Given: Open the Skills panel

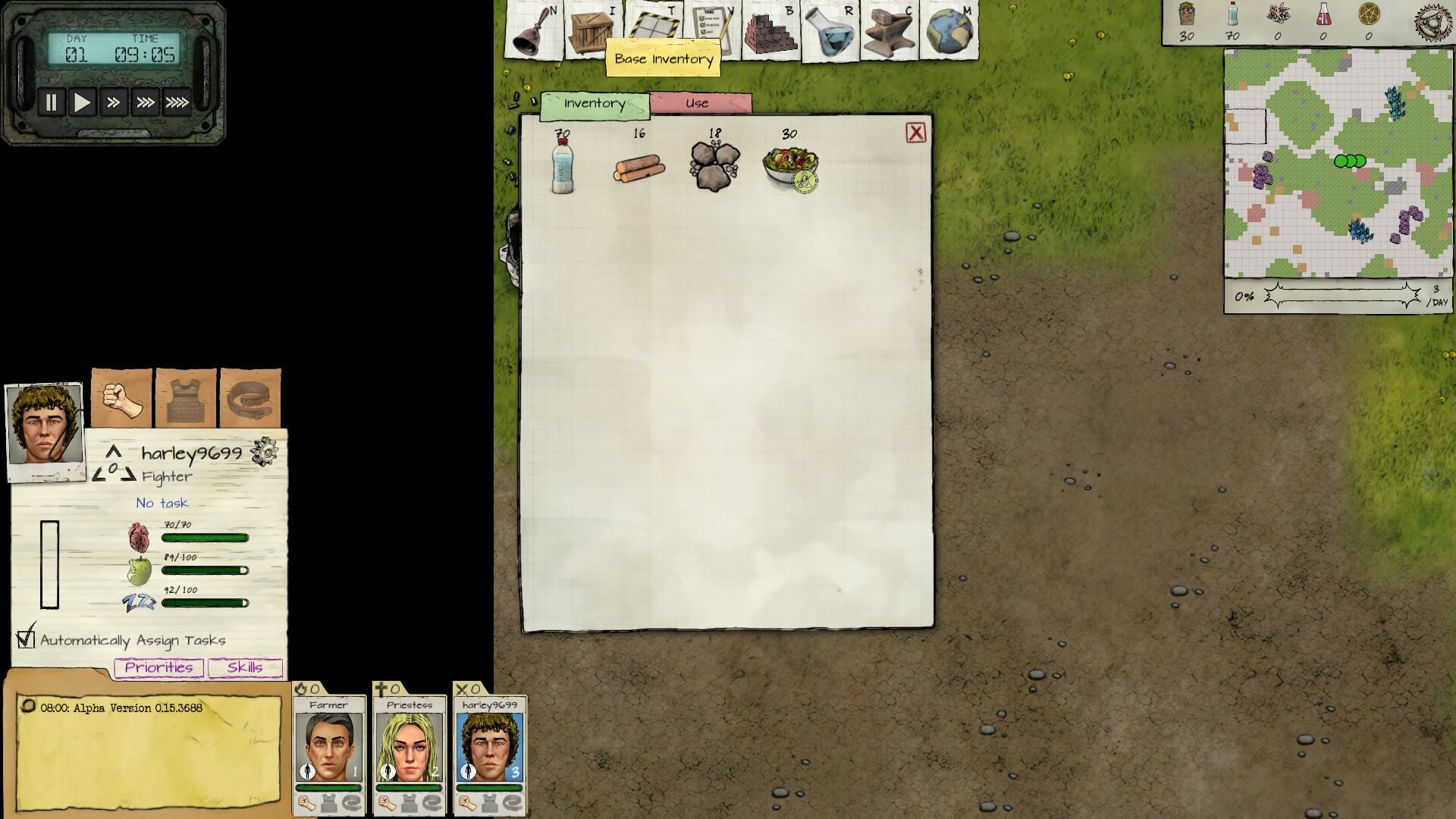Looking at the screenshot, I should (x=245, y=667).
